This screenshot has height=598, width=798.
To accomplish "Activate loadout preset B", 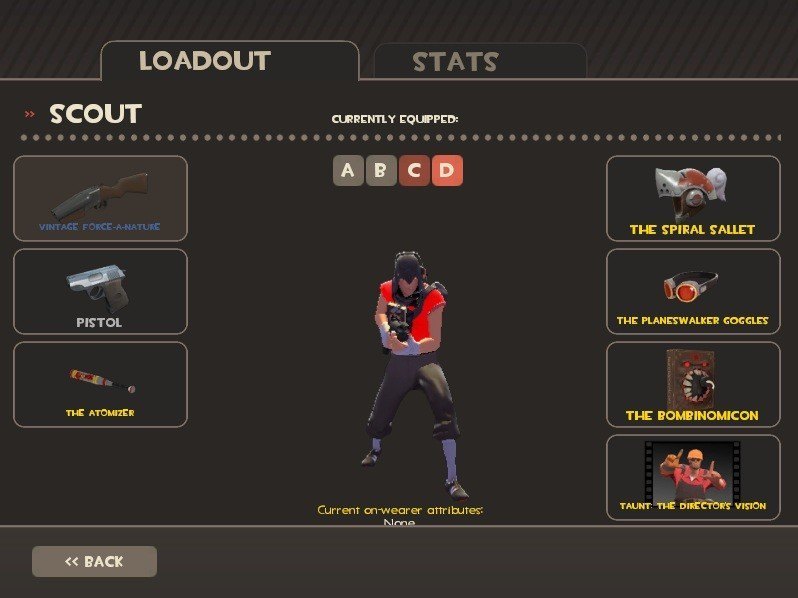I will click(x=380, y=171).
